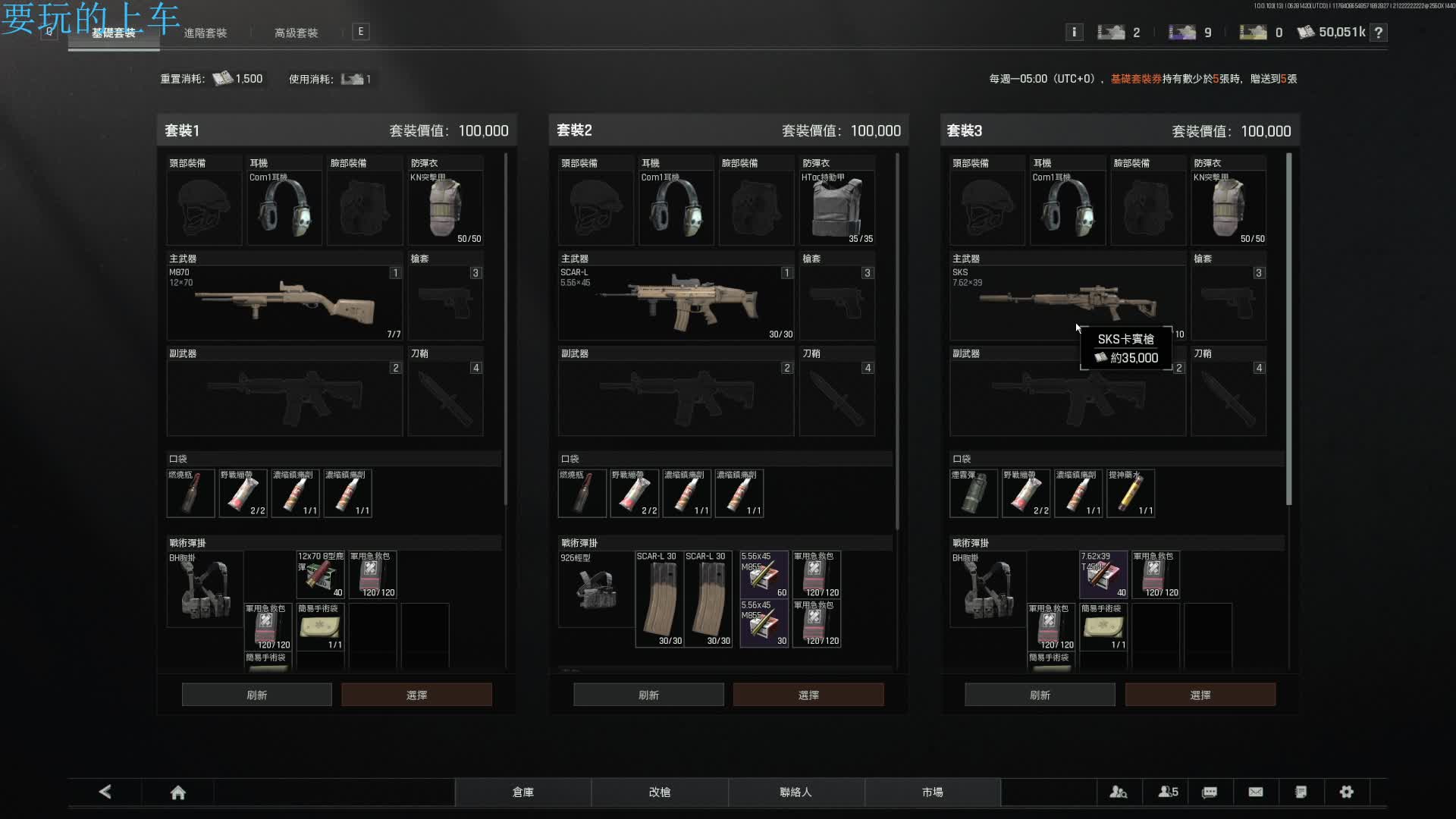Open the info button at top
The image size is (1456, 819).
point(1074,32)
